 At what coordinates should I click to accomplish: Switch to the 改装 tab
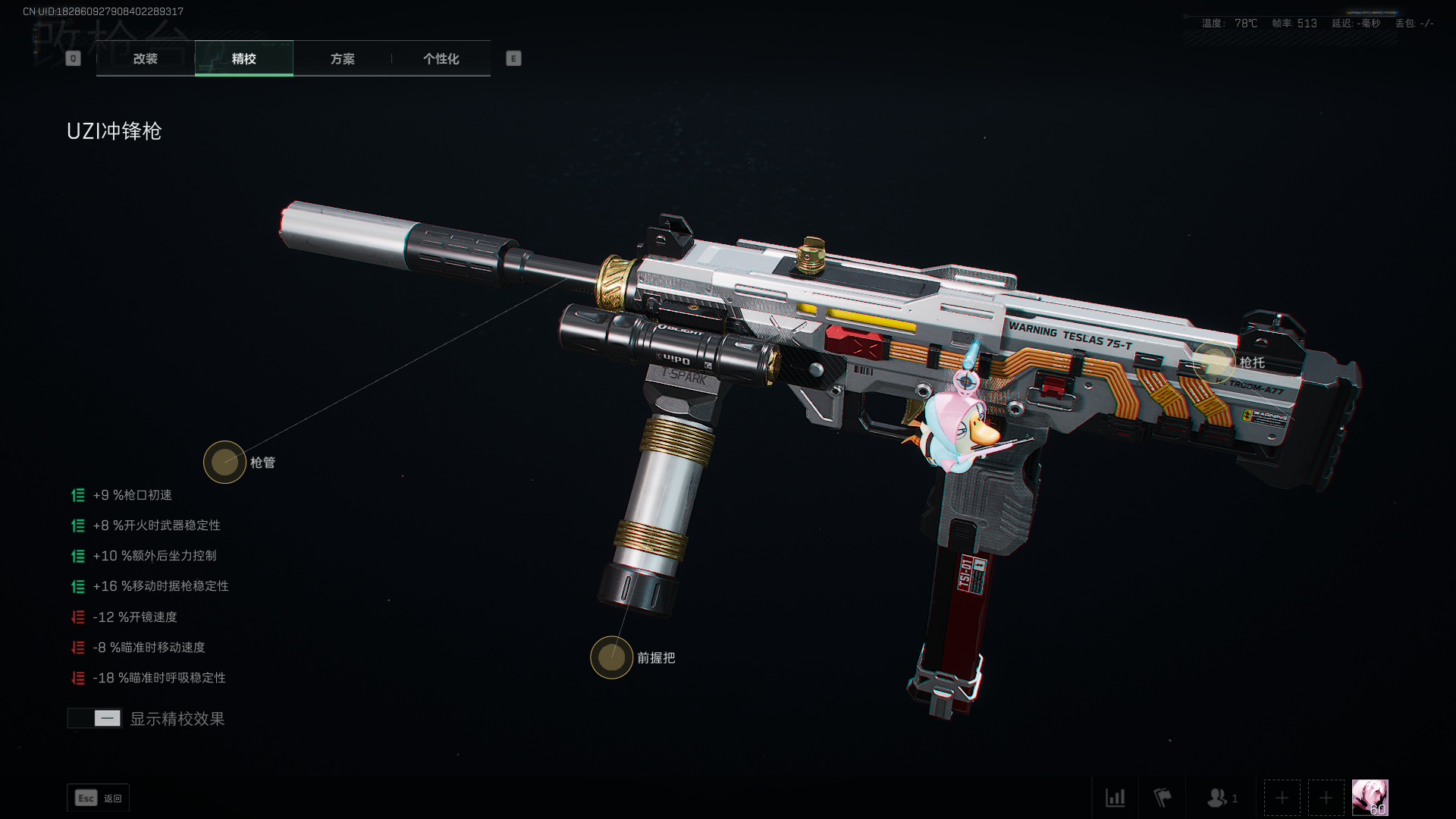[x=145, y=58]
